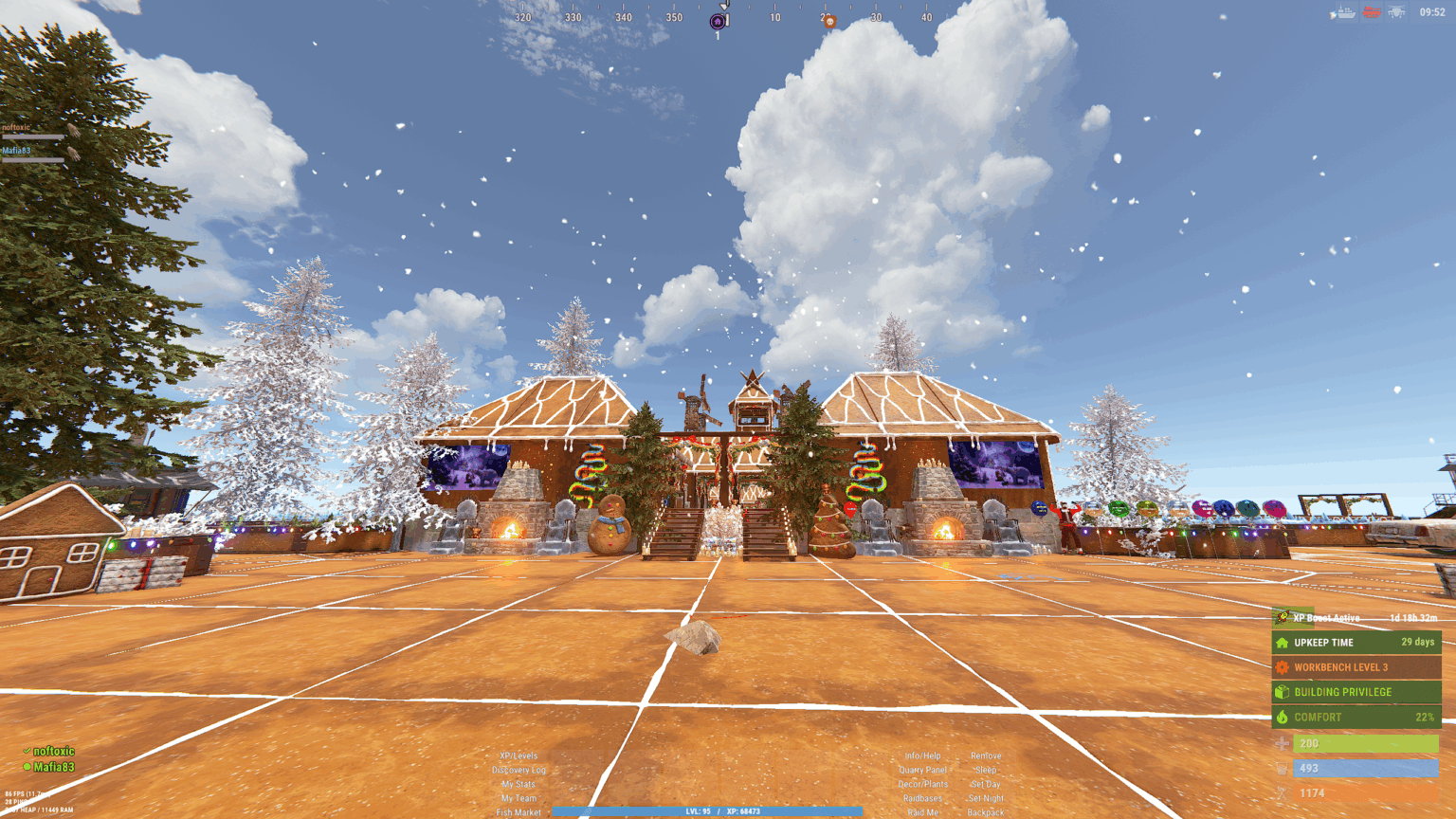Click the cargo ship event icon
1456x819 pixels.
[1346, 11]
